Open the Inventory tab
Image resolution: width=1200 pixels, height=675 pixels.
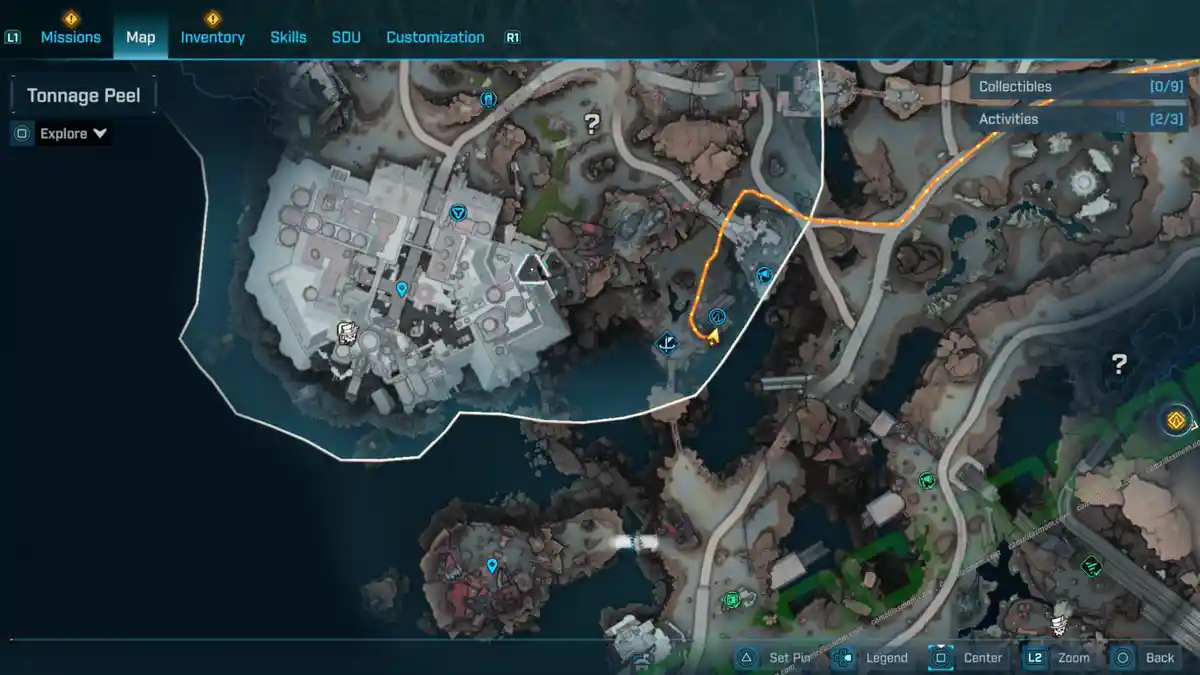[x=212, y=37]
